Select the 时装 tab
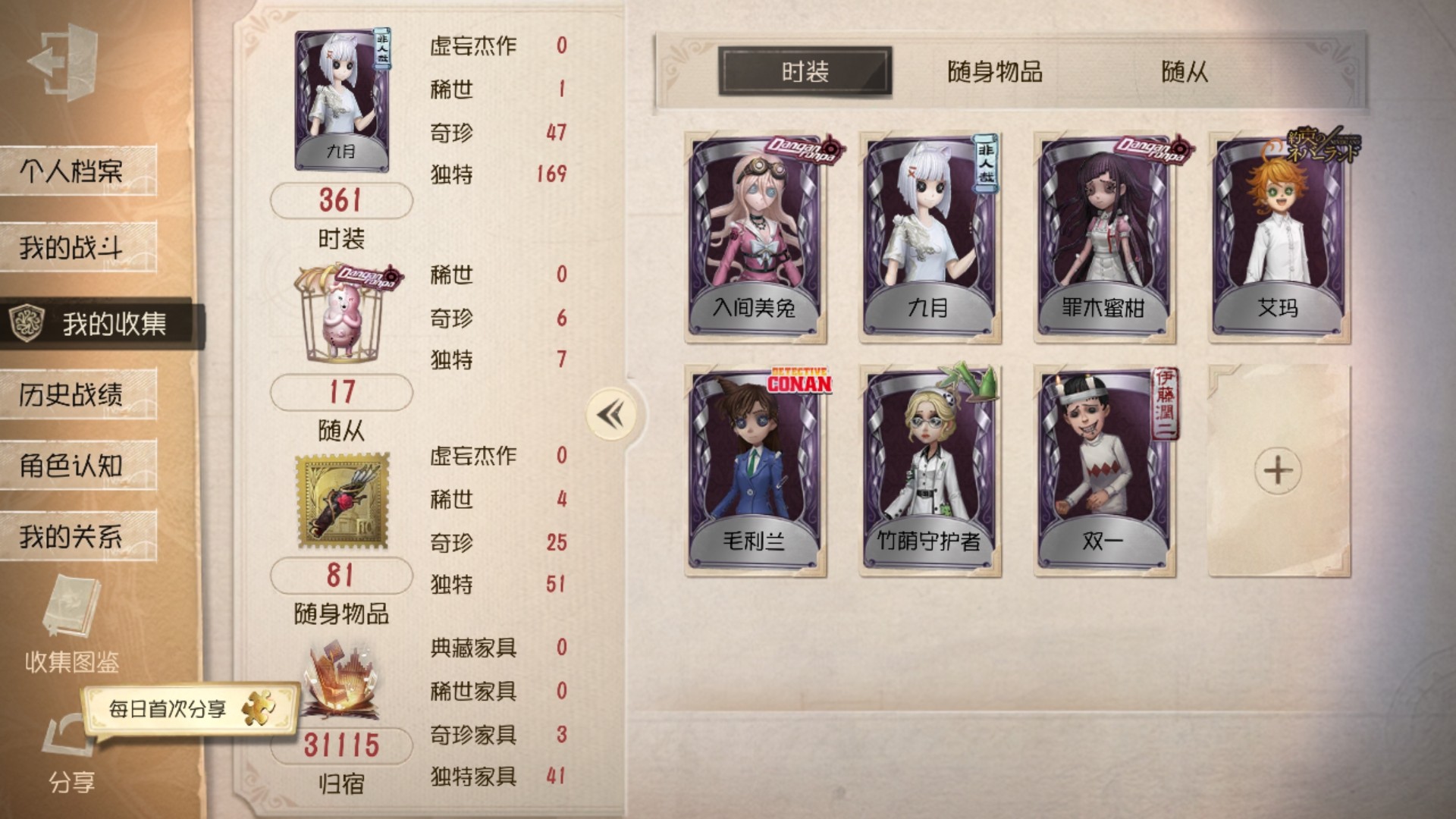The height and width of the screenshot is (819, 1456). tap(805, 72)
